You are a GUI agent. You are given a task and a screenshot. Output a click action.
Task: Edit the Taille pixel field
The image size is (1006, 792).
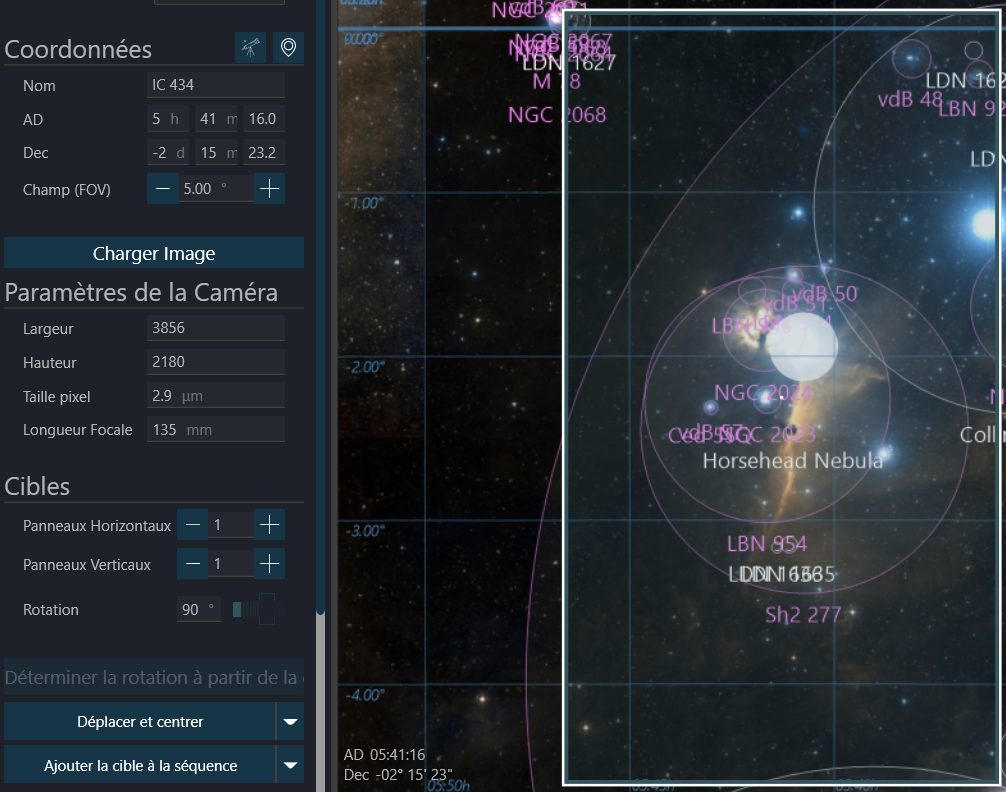click(215, 396)
